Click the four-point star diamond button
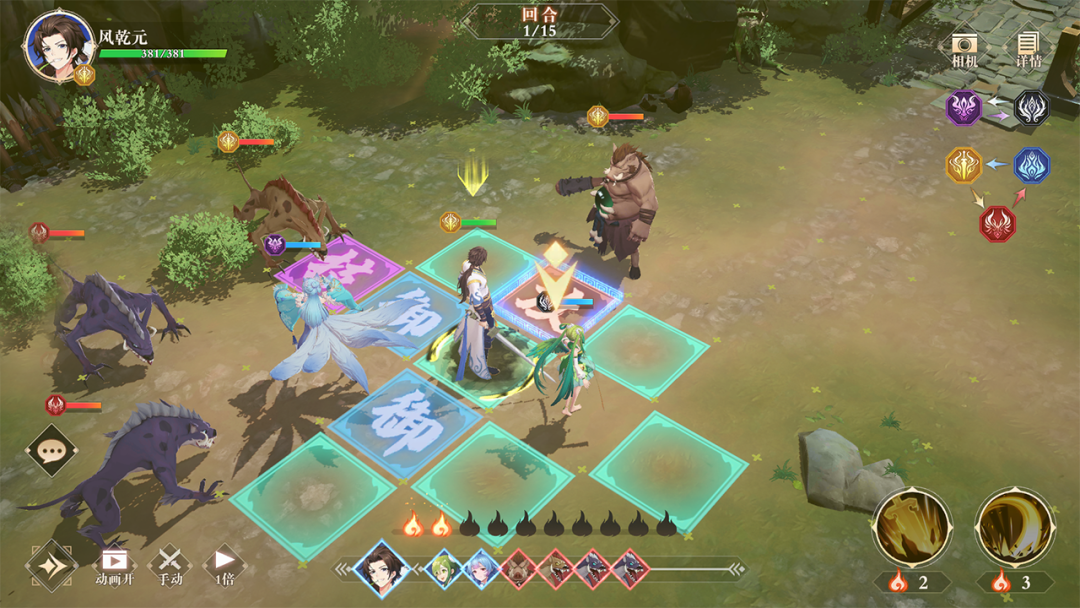This screenshot has height=608, width=1080. [52, 566]
